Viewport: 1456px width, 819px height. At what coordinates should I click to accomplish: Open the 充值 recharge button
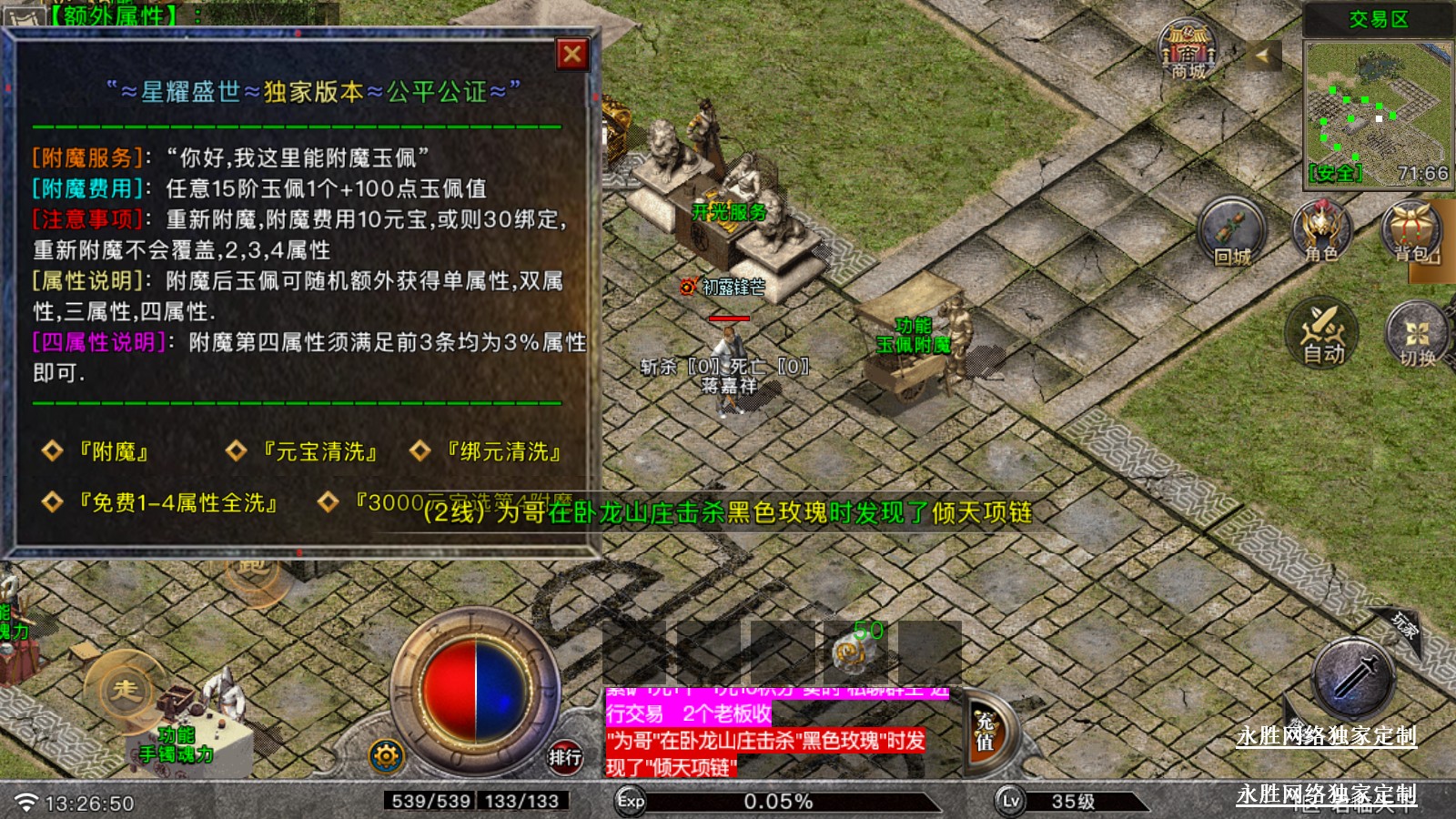[x=986, y=732]
